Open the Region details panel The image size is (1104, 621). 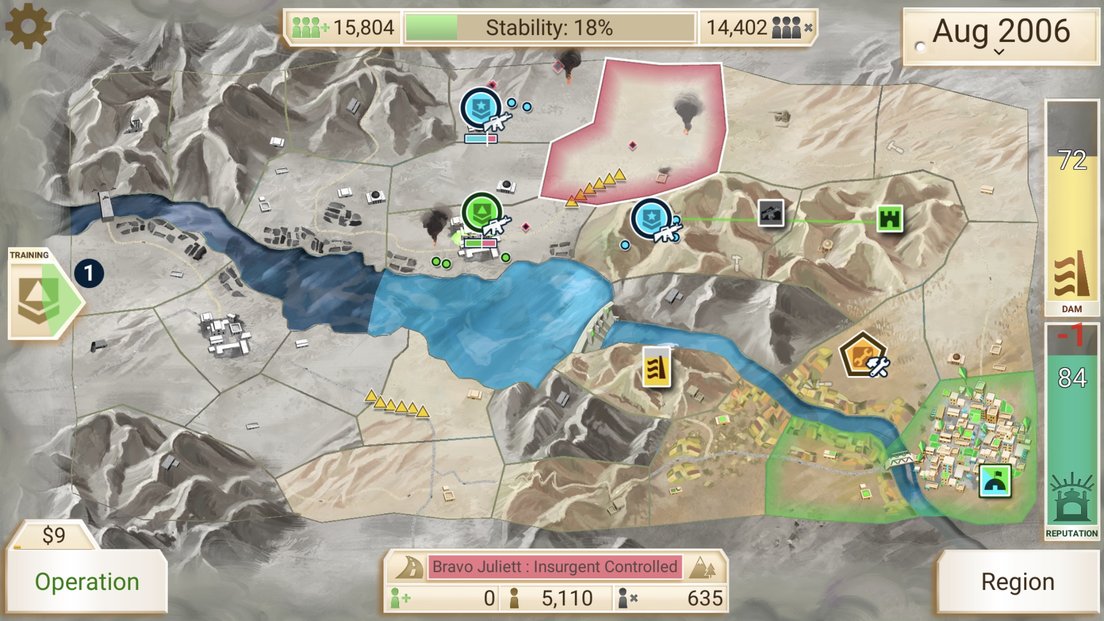point(1017,581)
